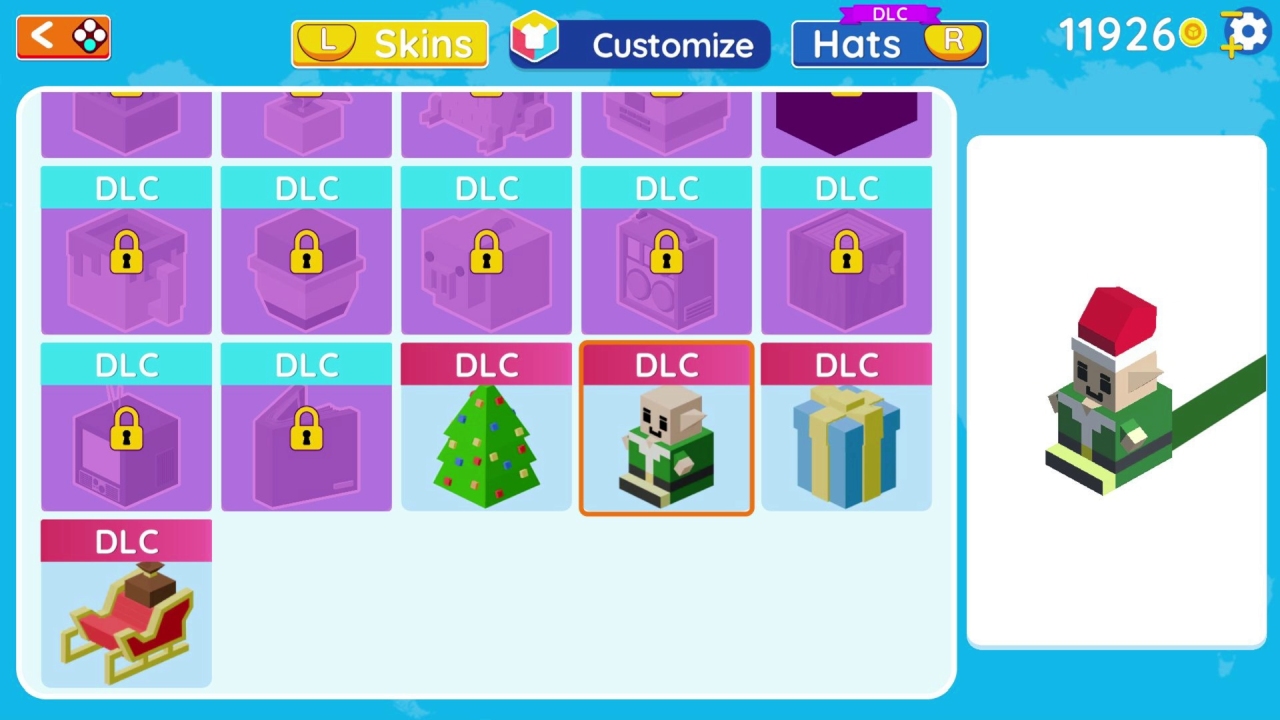Select the locked handbag DLC hat
Screen dimensions: 1280x720
tap(306, 435)
